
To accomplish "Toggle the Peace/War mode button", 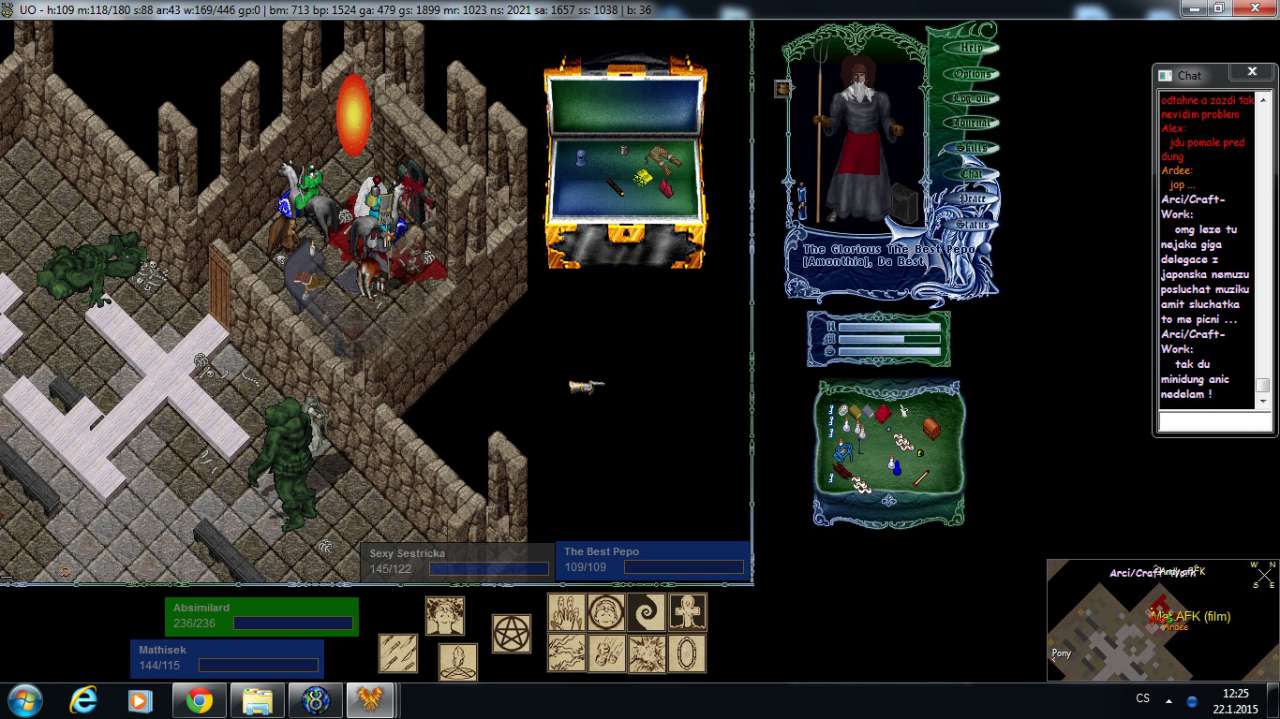I will pyautogui.click(x=971, y=198).
